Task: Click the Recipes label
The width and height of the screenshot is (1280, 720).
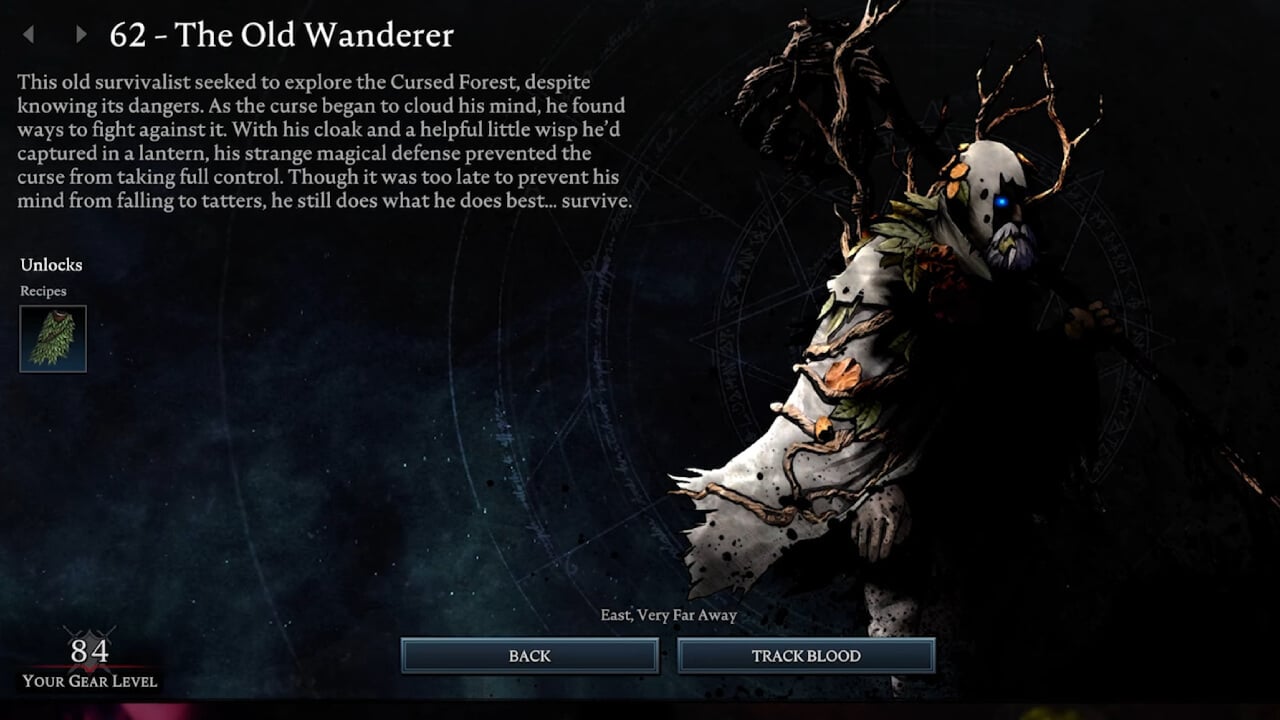Action: click(x=45, y=291)
